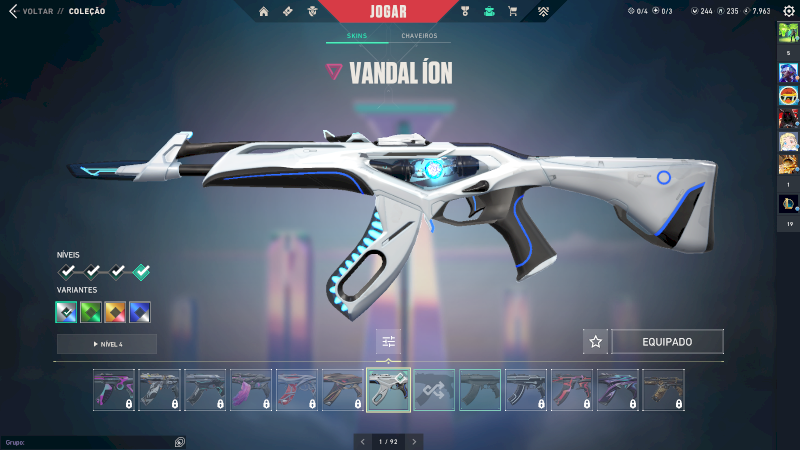Screen dimensions: 800x450
Task: Click the Equipado button
Action: [667, 342]
